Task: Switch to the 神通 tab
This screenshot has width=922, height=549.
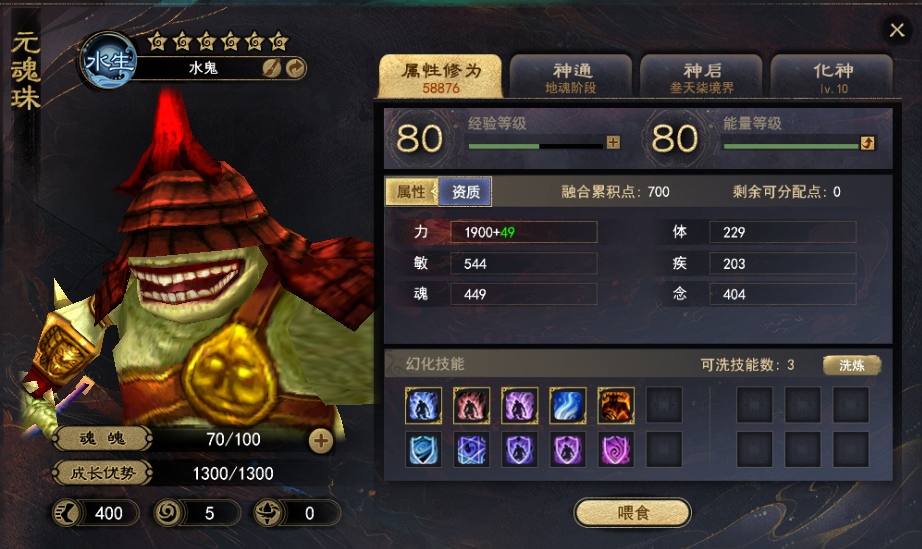Action: coord(572,77)
